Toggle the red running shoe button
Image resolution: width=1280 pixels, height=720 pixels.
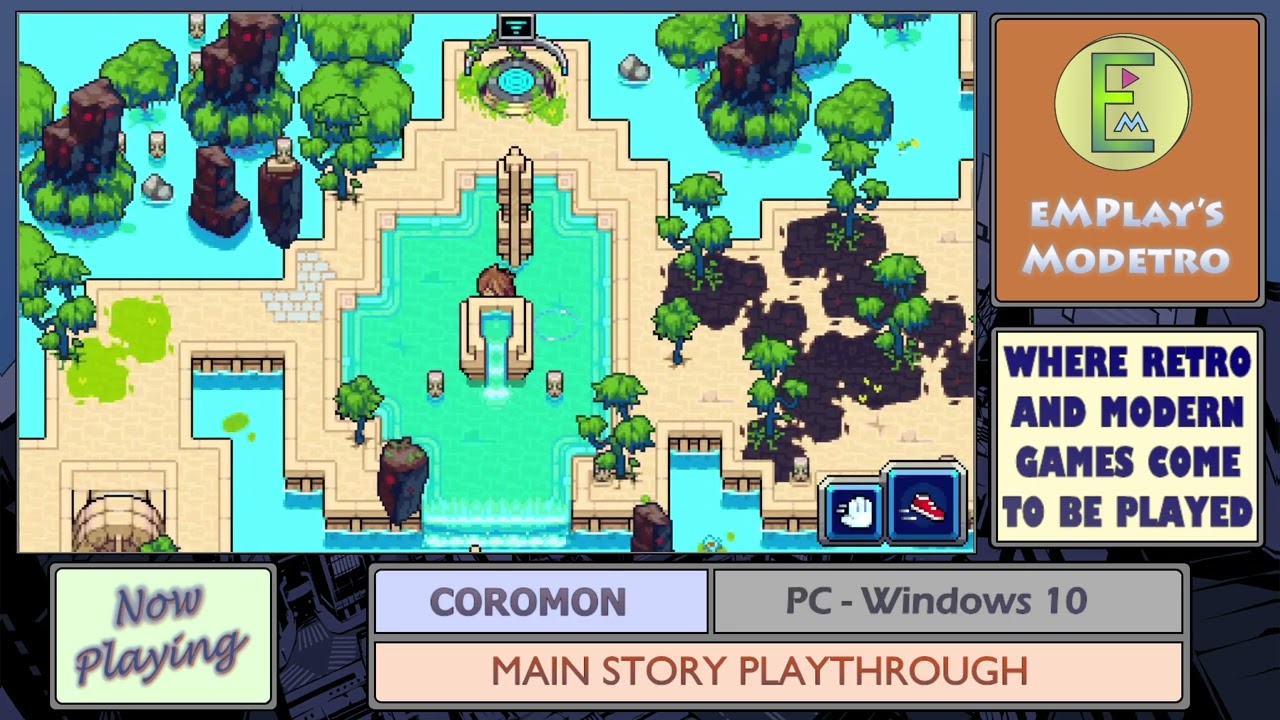[x=924, y=505]
